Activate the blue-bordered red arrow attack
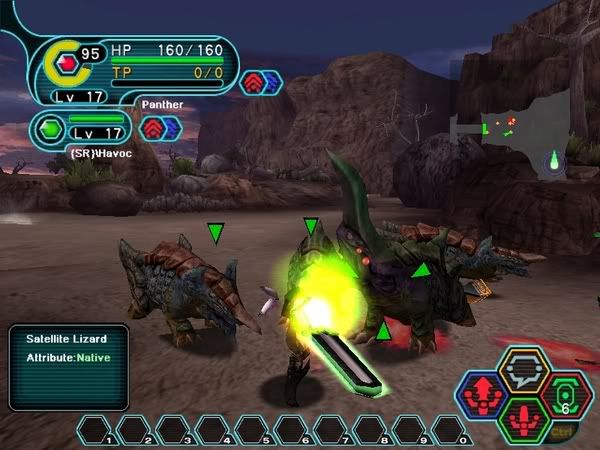This screenshot has width=600, height=450. coord(483,395)
